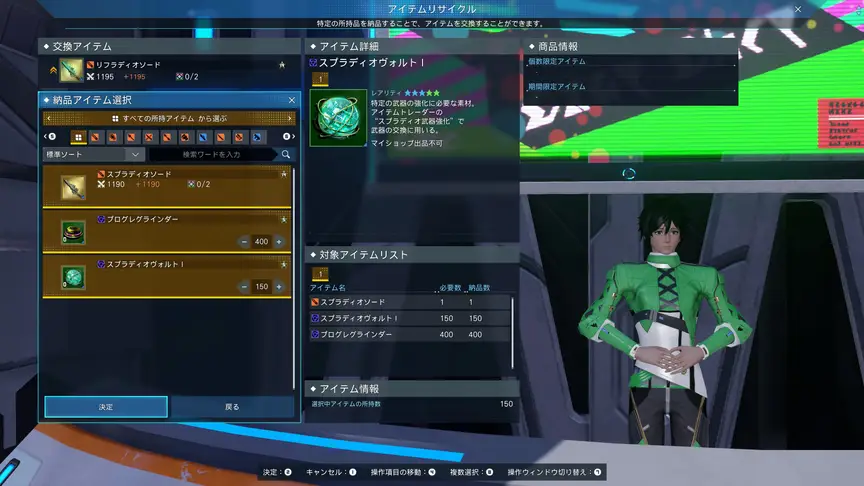Open the 標準ソート sort dropdown
The height and width of the screenshot is (486, 864).
click(94, 155)
